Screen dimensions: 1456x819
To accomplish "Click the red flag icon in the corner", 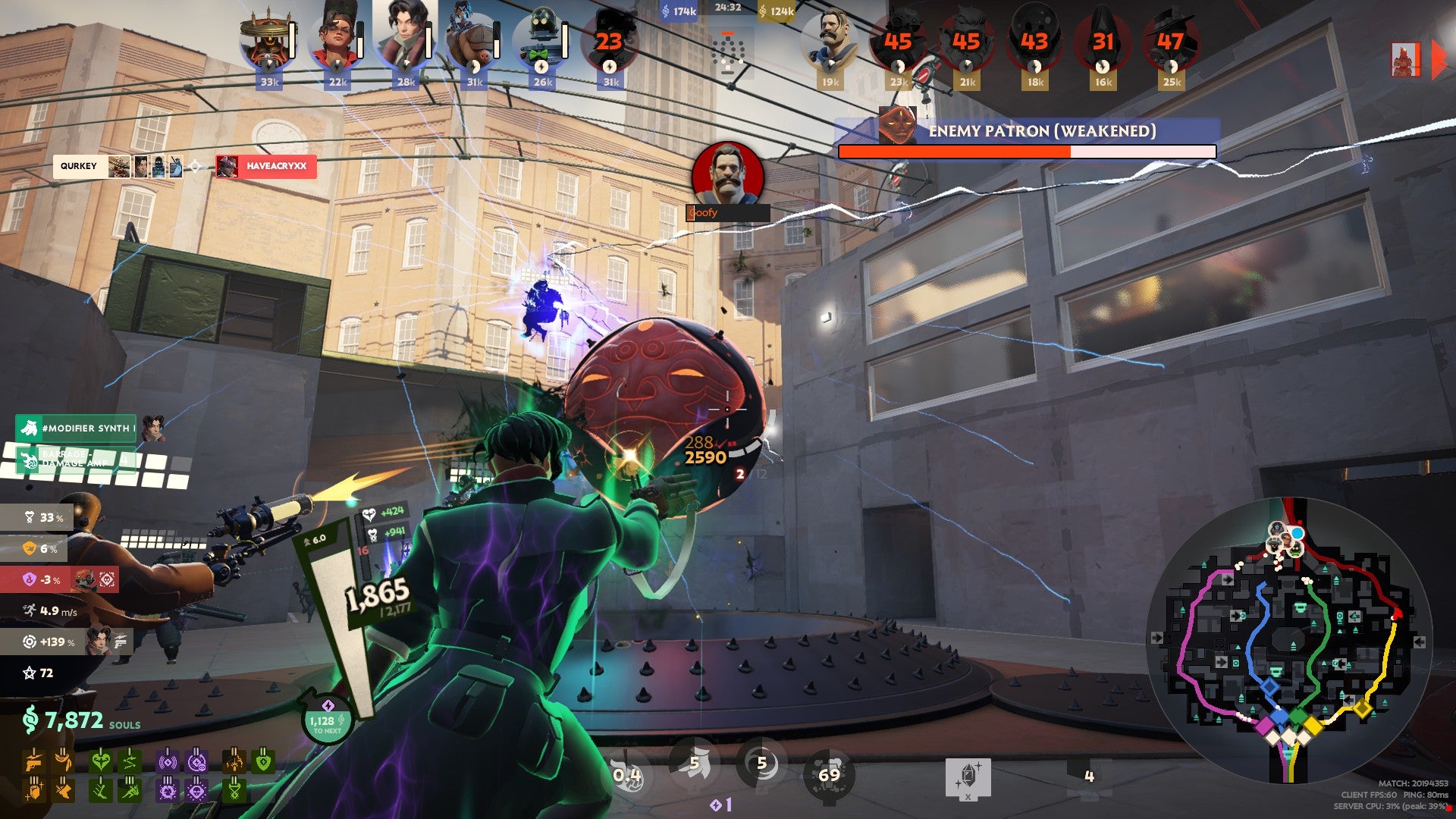I will coord(1405,59).
